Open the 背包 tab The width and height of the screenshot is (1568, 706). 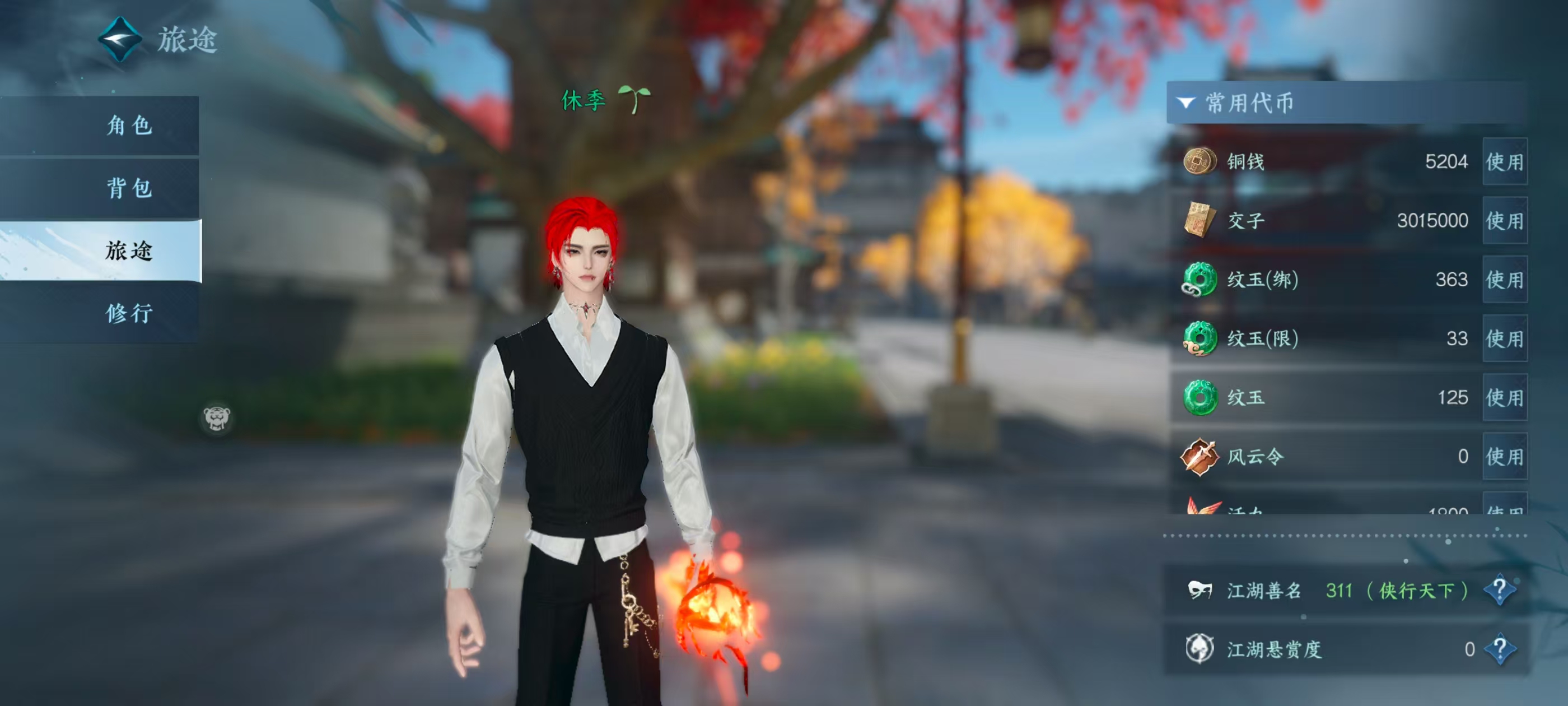129,188
